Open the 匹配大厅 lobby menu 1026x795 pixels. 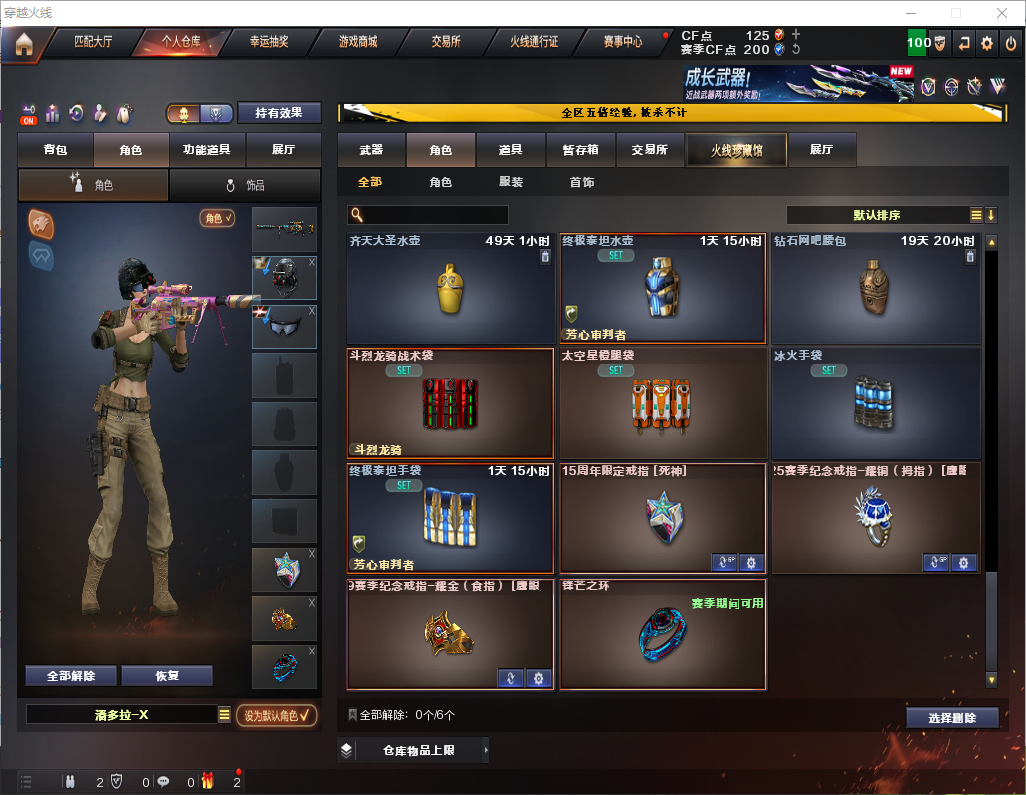(x=93, y=42)
